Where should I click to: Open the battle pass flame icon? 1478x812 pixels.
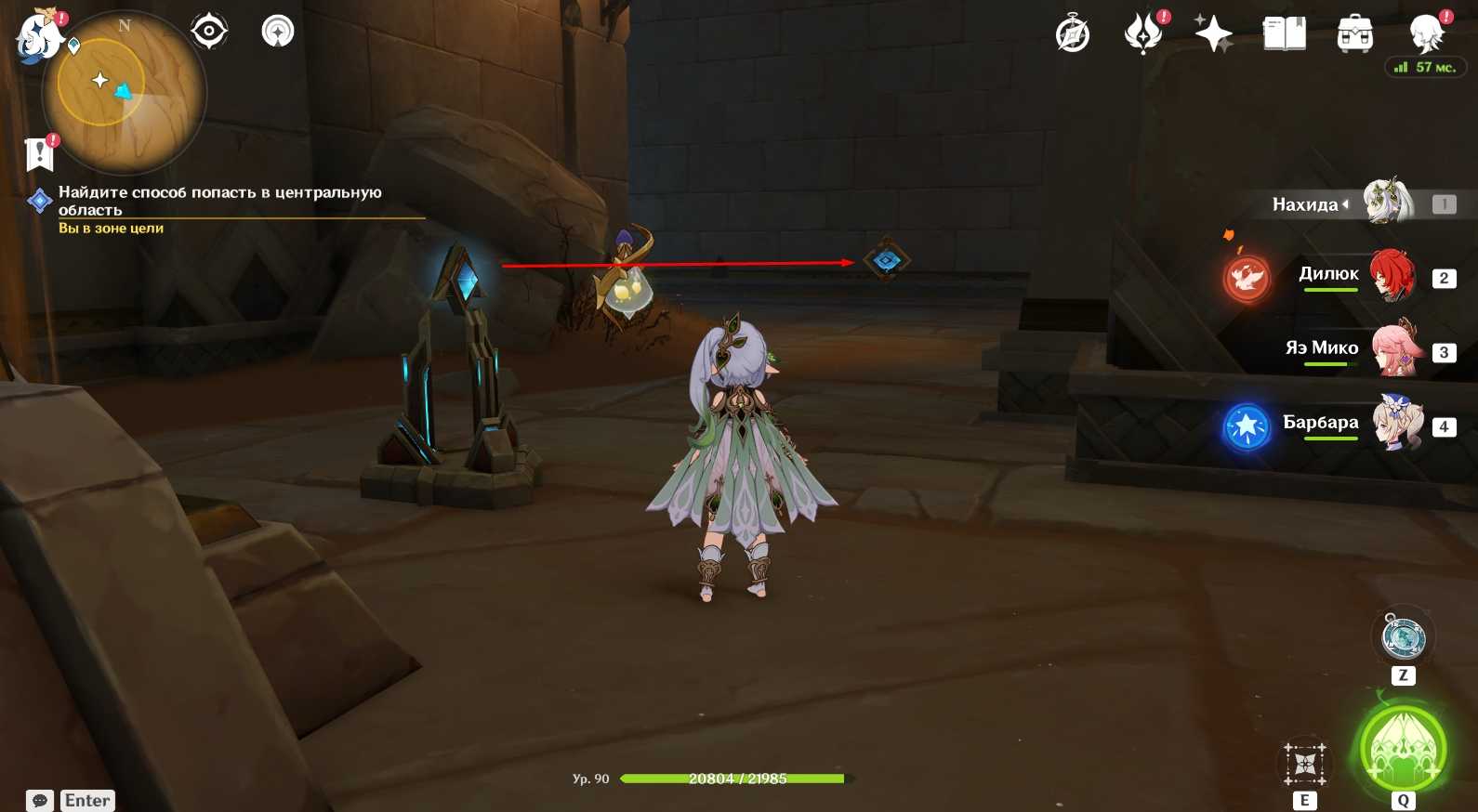[x=1143, y=35]
